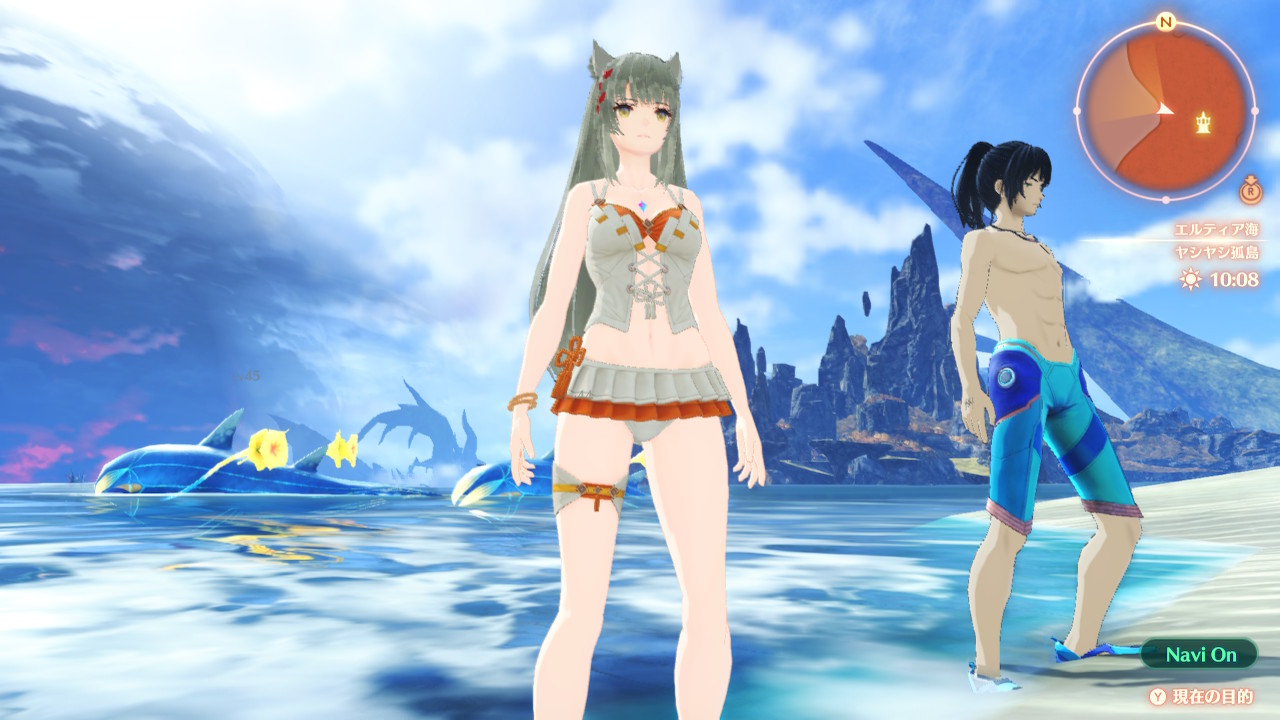Screen dimensions: 1280x720
Task: Open the 現在の目的 objective label
Action: (1212, 696)
